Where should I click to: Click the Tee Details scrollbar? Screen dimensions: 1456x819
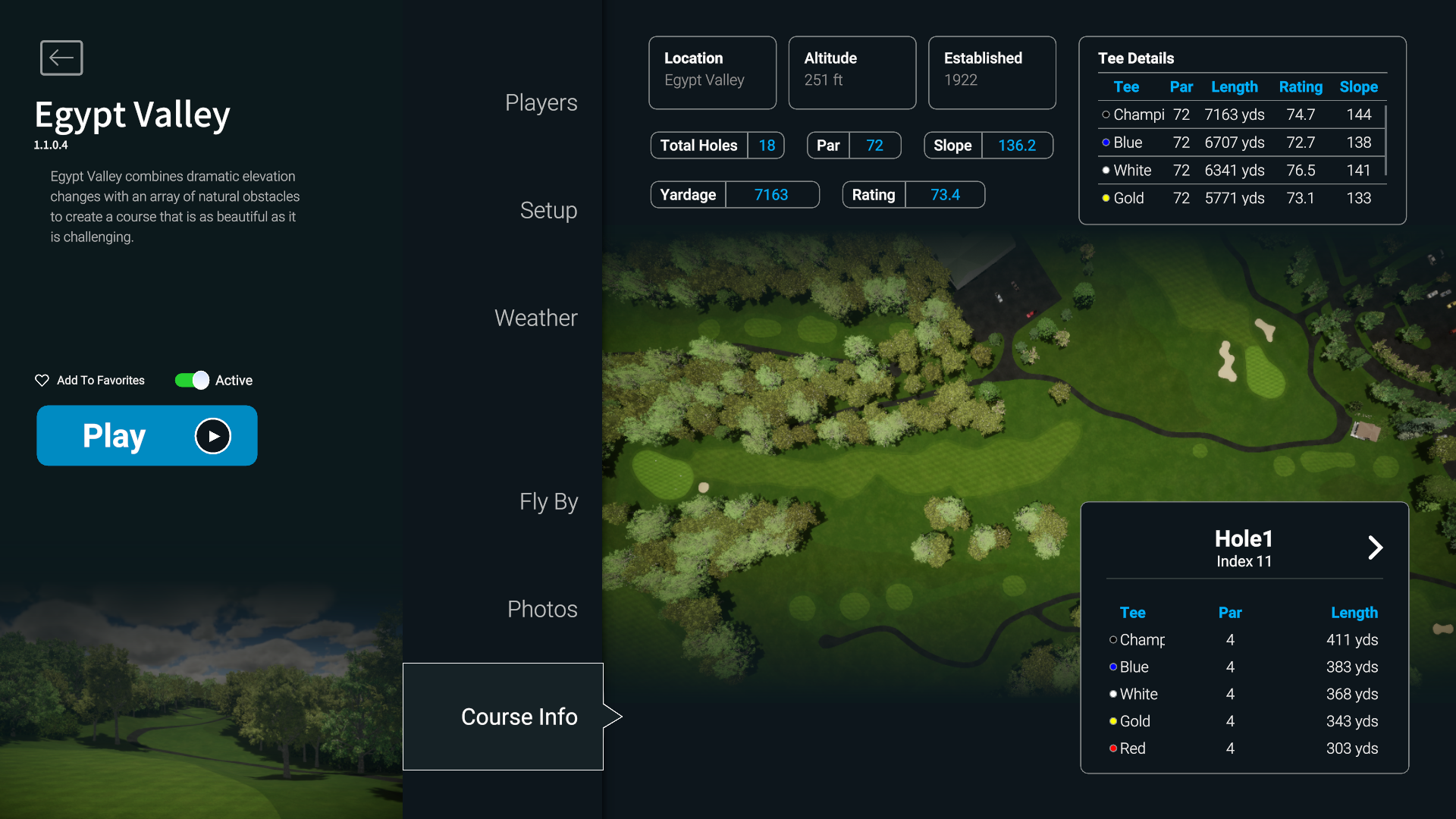coord(1385,141)
